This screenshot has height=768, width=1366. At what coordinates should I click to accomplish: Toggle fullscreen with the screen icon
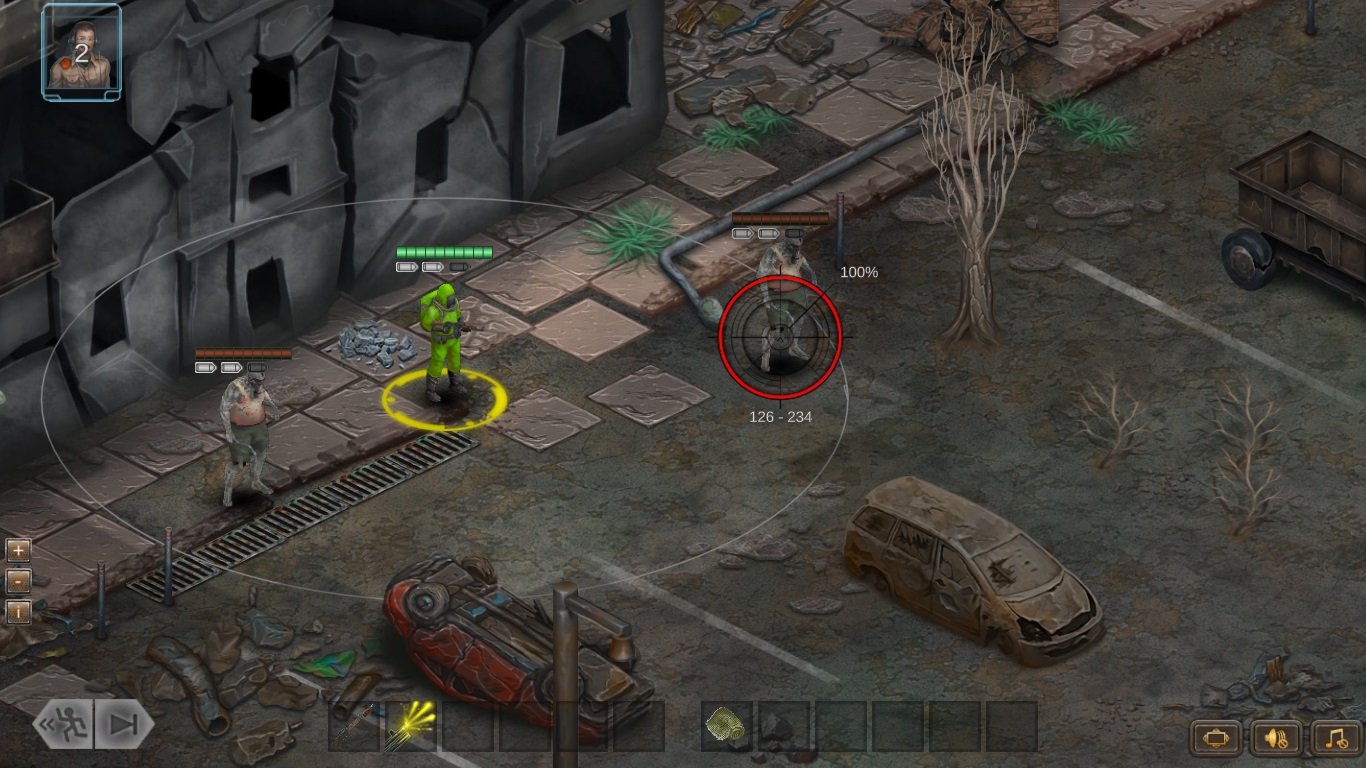(1214, 739)
